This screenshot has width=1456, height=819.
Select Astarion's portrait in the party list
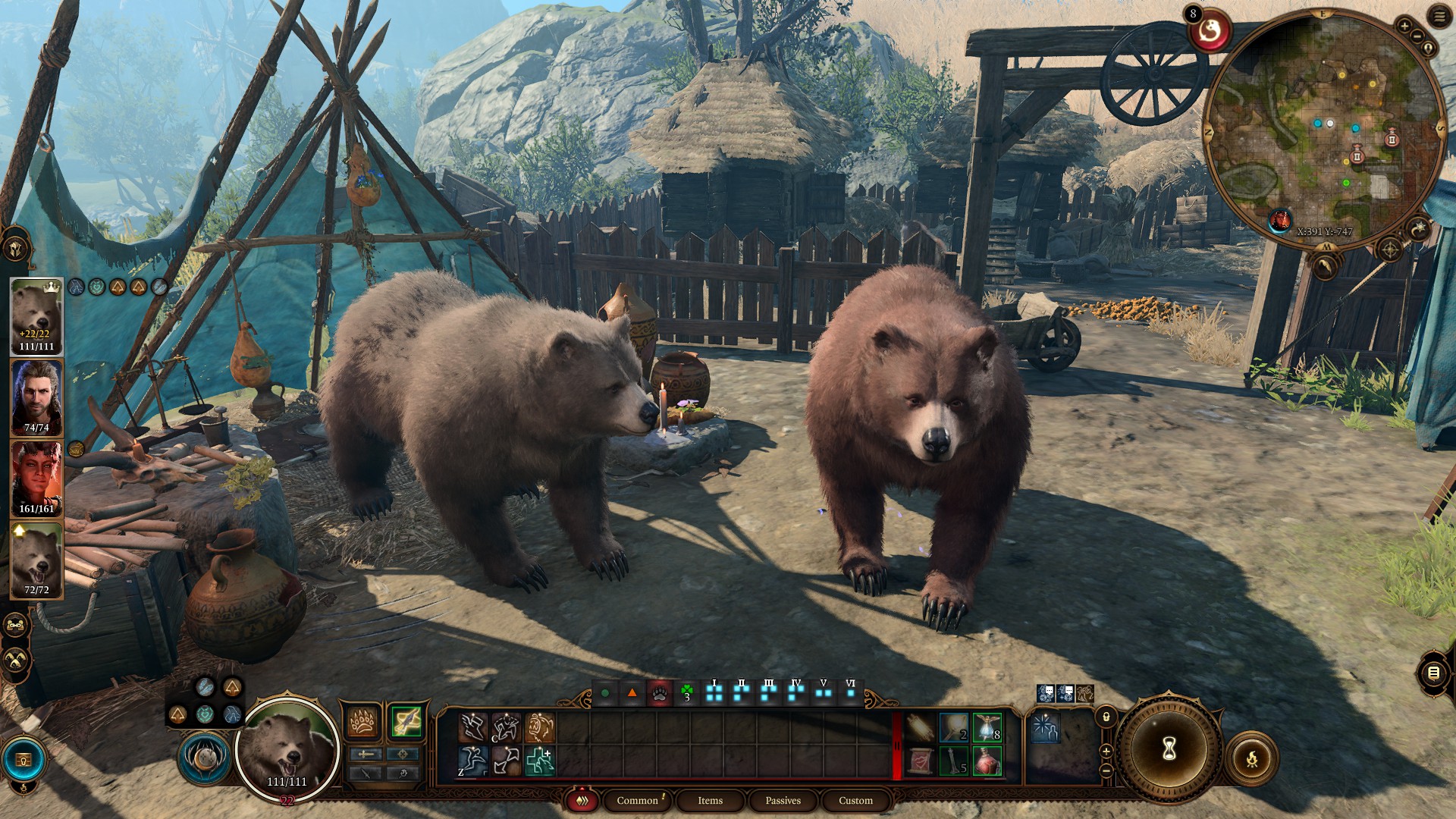pyautogui.click(x=36, y=397)
